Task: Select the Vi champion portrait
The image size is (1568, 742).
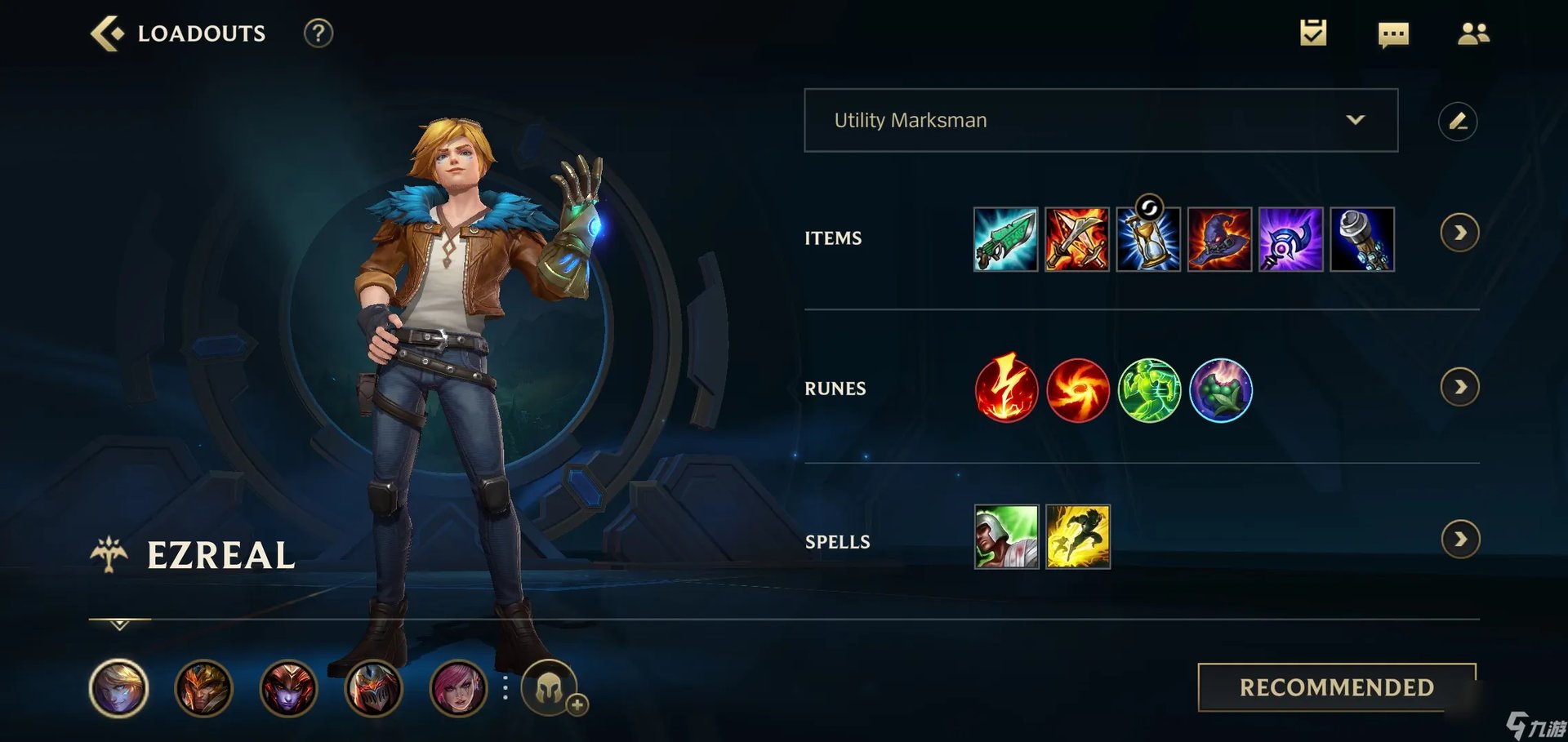Action: [x=460, y=689]
